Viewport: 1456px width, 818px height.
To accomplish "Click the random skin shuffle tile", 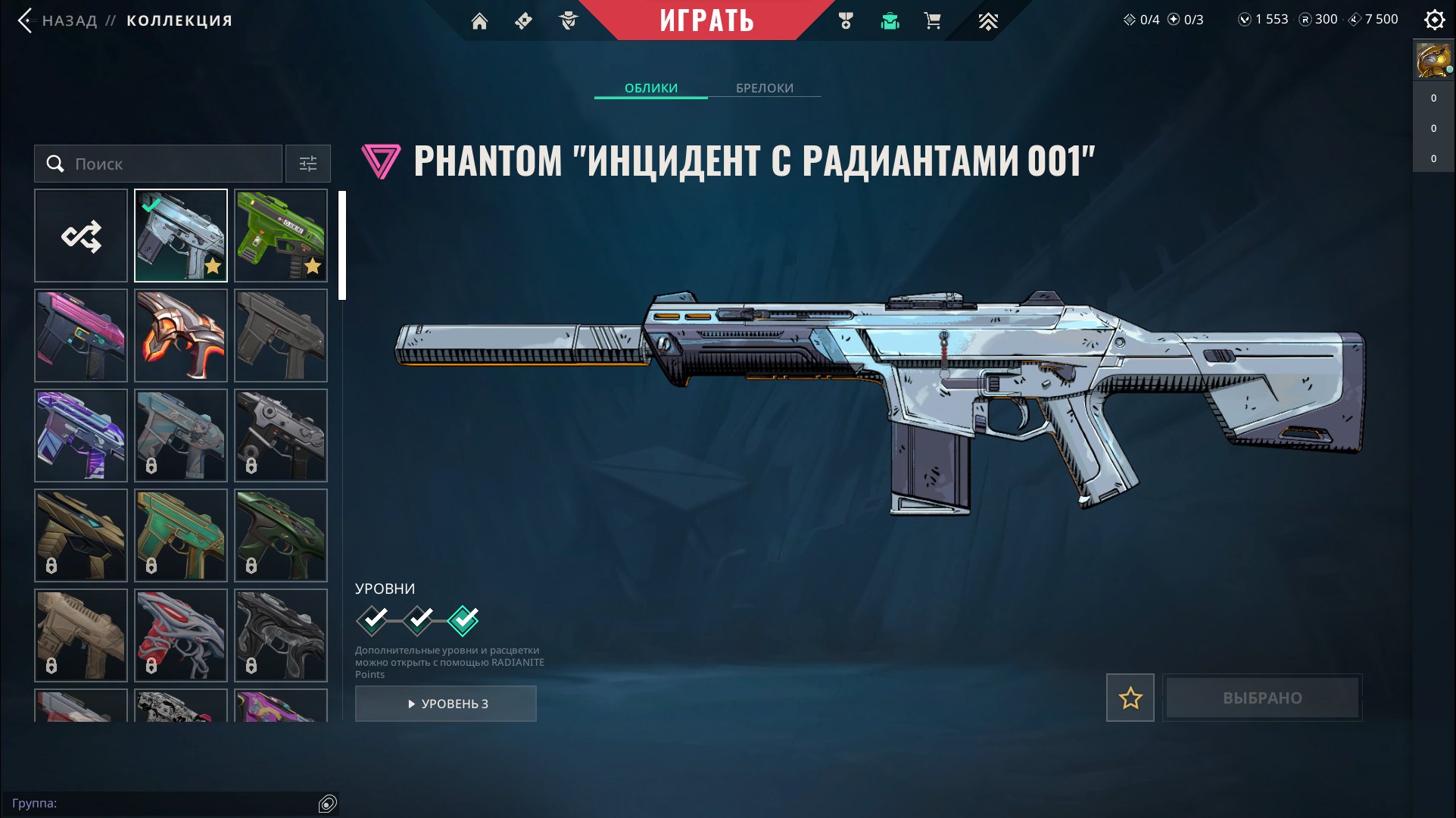I will click(x=81, y=236).
